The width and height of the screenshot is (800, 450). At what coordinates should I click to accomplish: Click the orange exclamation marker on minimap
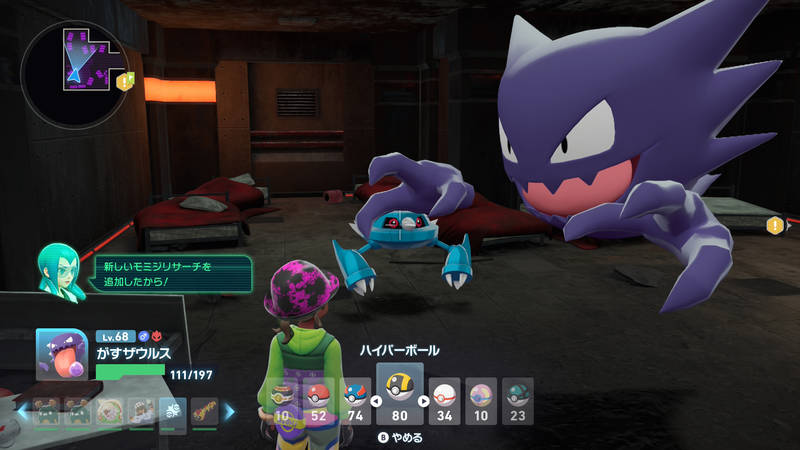(125, 81)
